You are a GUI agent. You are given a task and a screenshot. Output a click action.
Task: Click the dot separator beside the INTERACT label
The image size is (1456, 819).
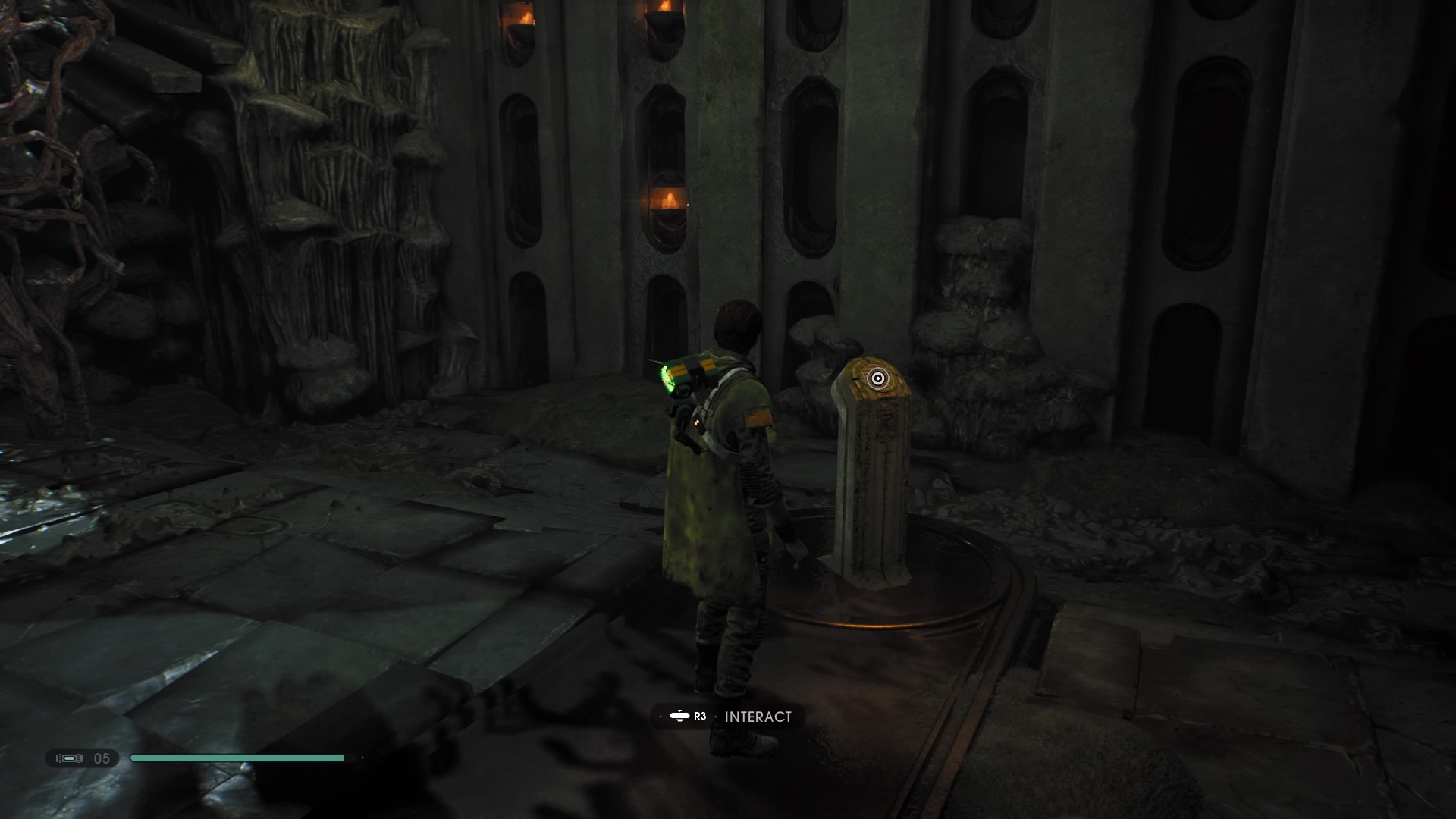pyautogui.click(x=716, y=716)
